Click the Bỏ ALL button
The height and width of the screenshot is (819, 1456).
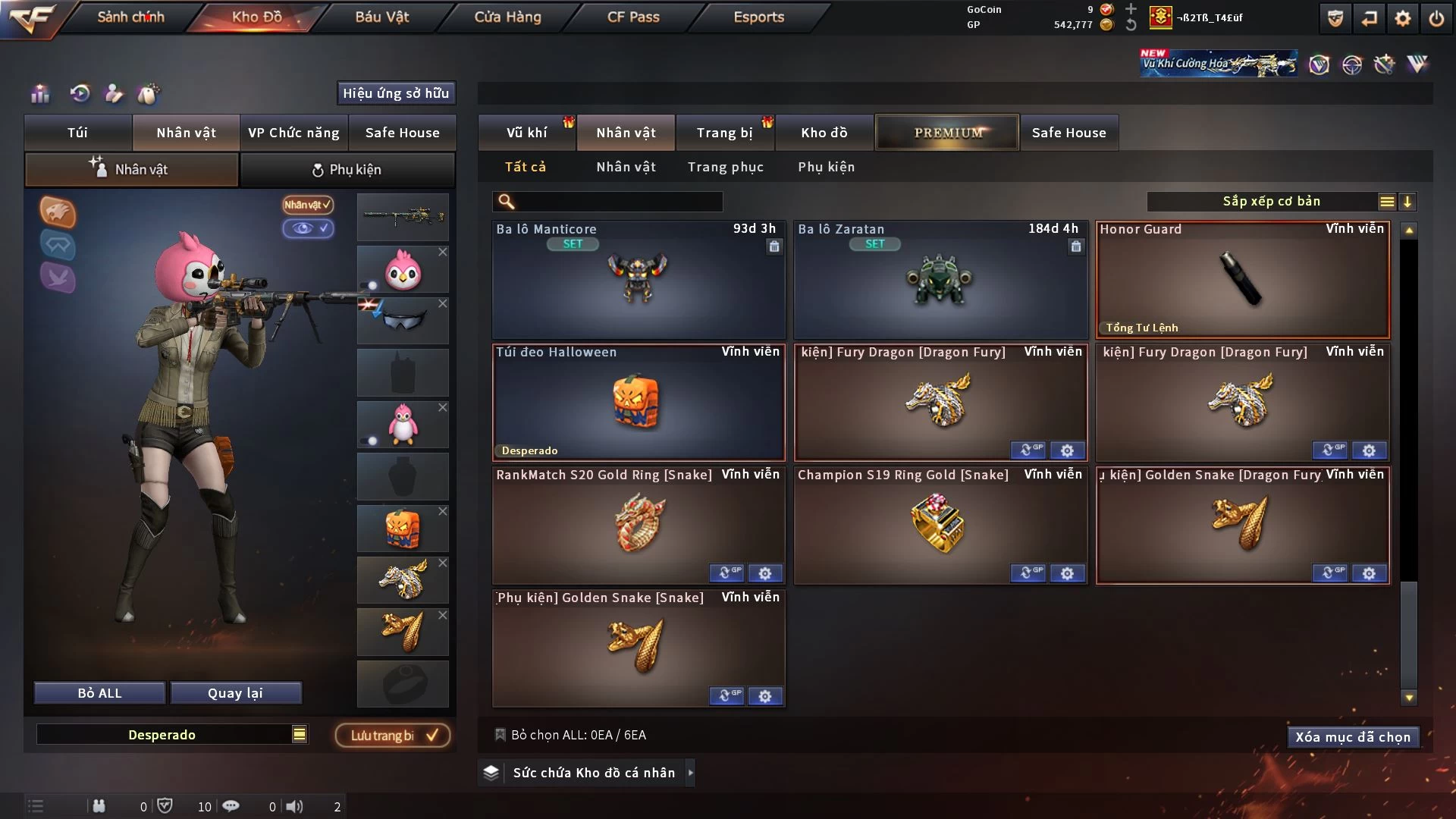[99, 693]
